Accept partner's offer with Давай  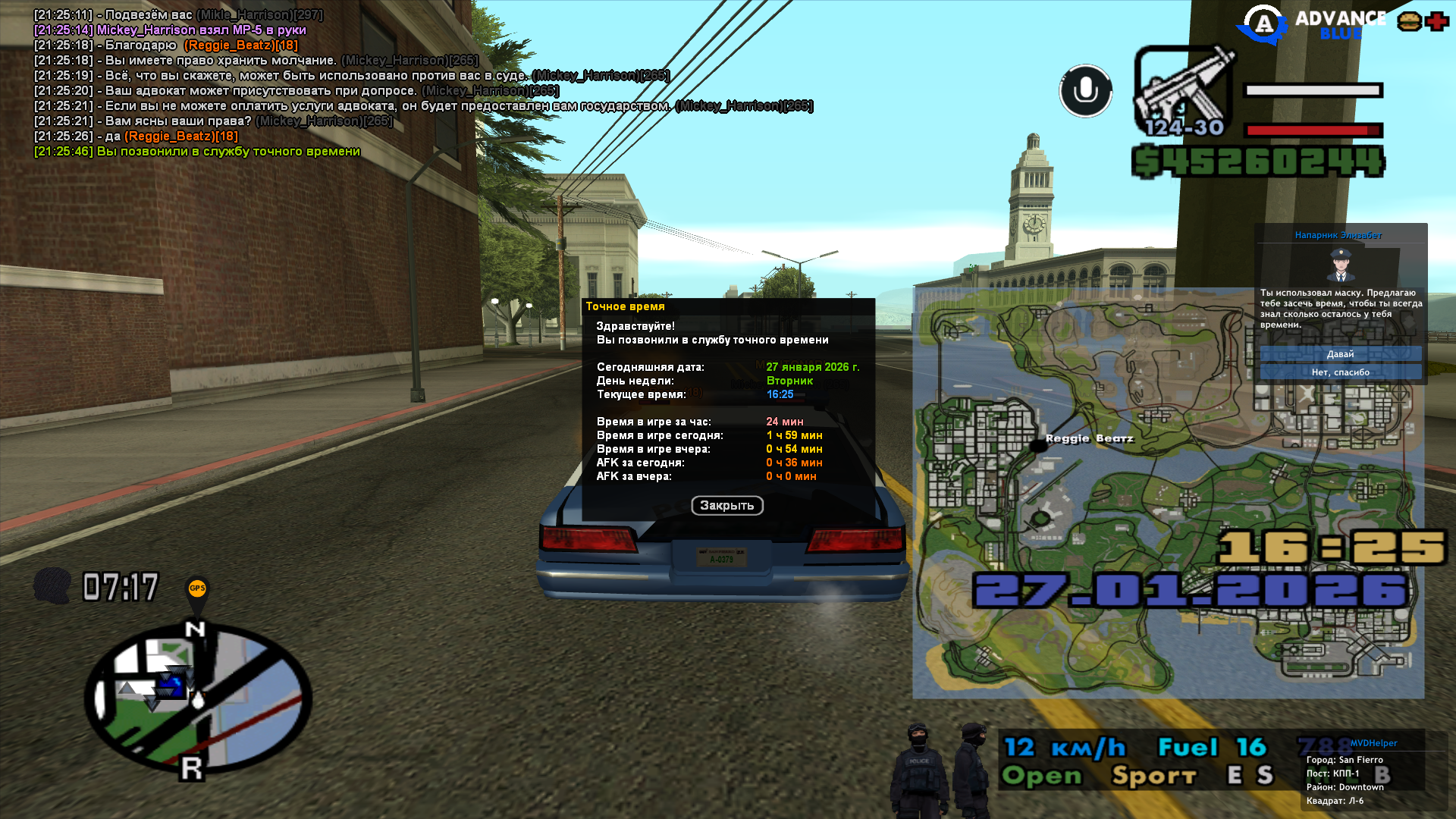[x=1340, y=354]
